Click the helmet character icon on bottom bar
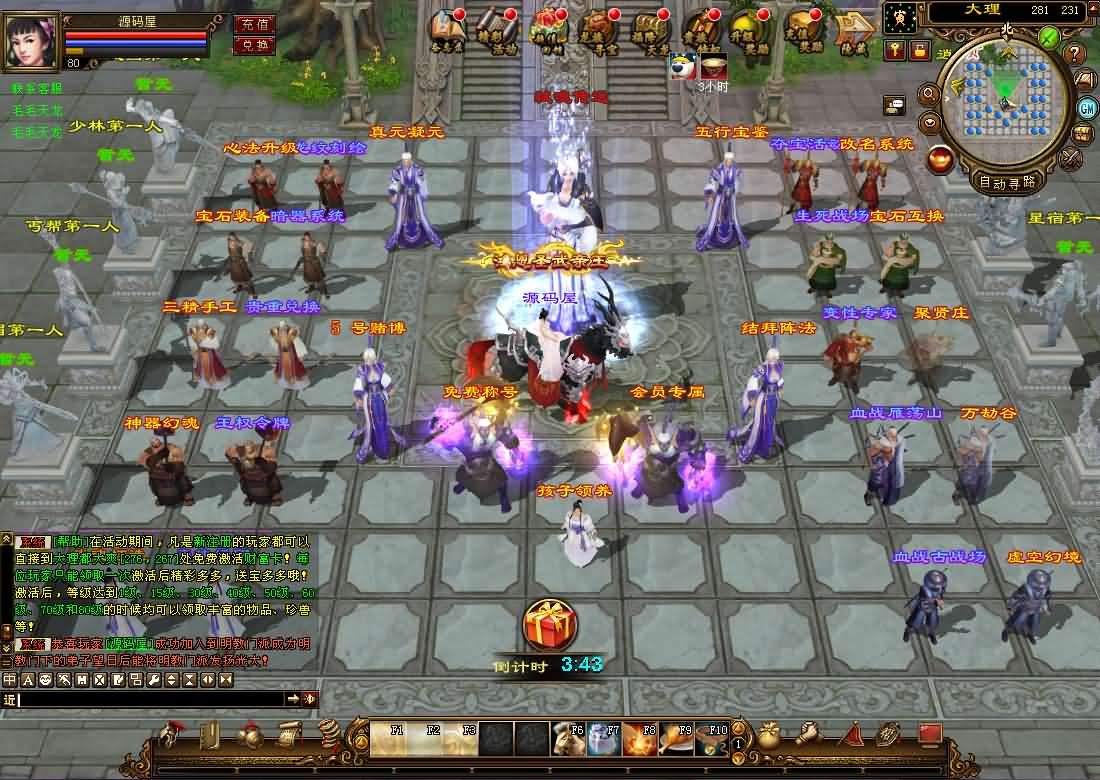Image resolution: width=1100 pixels, height=780 pixels. coord(172,736)
